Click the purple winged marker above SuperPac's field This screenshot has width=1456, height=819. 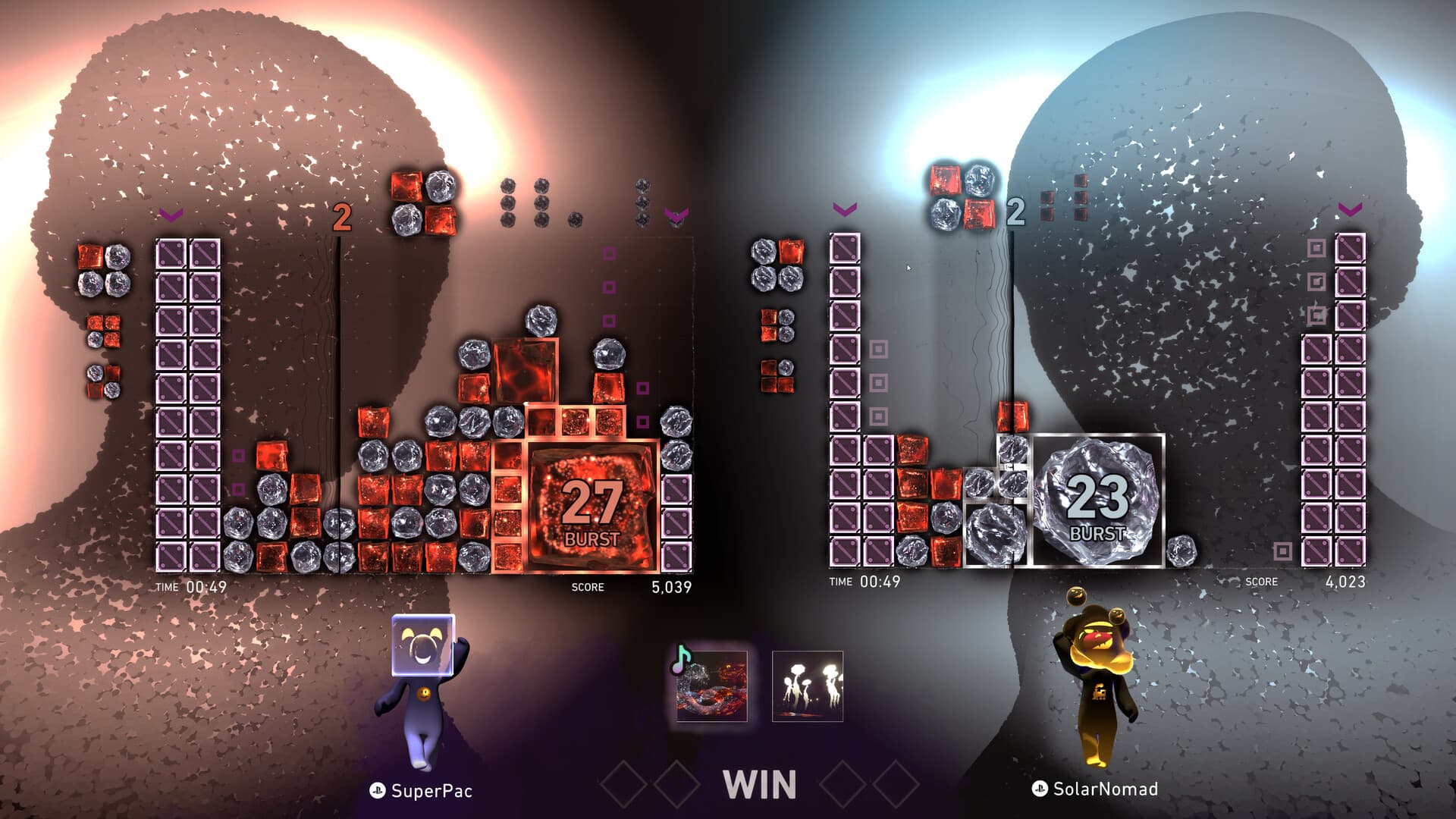click(677, 215)
